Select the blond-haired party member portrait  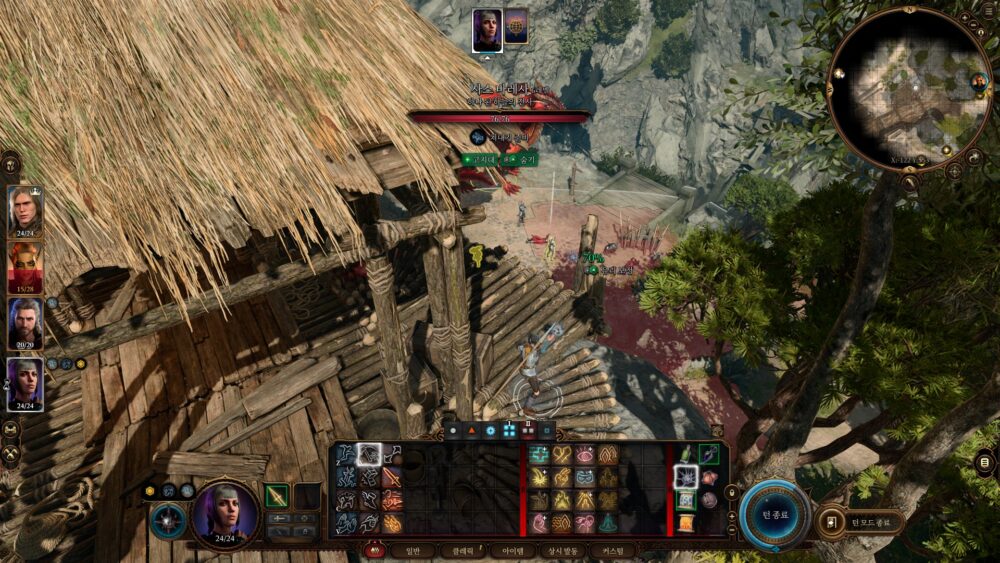[x=25, y=211]
